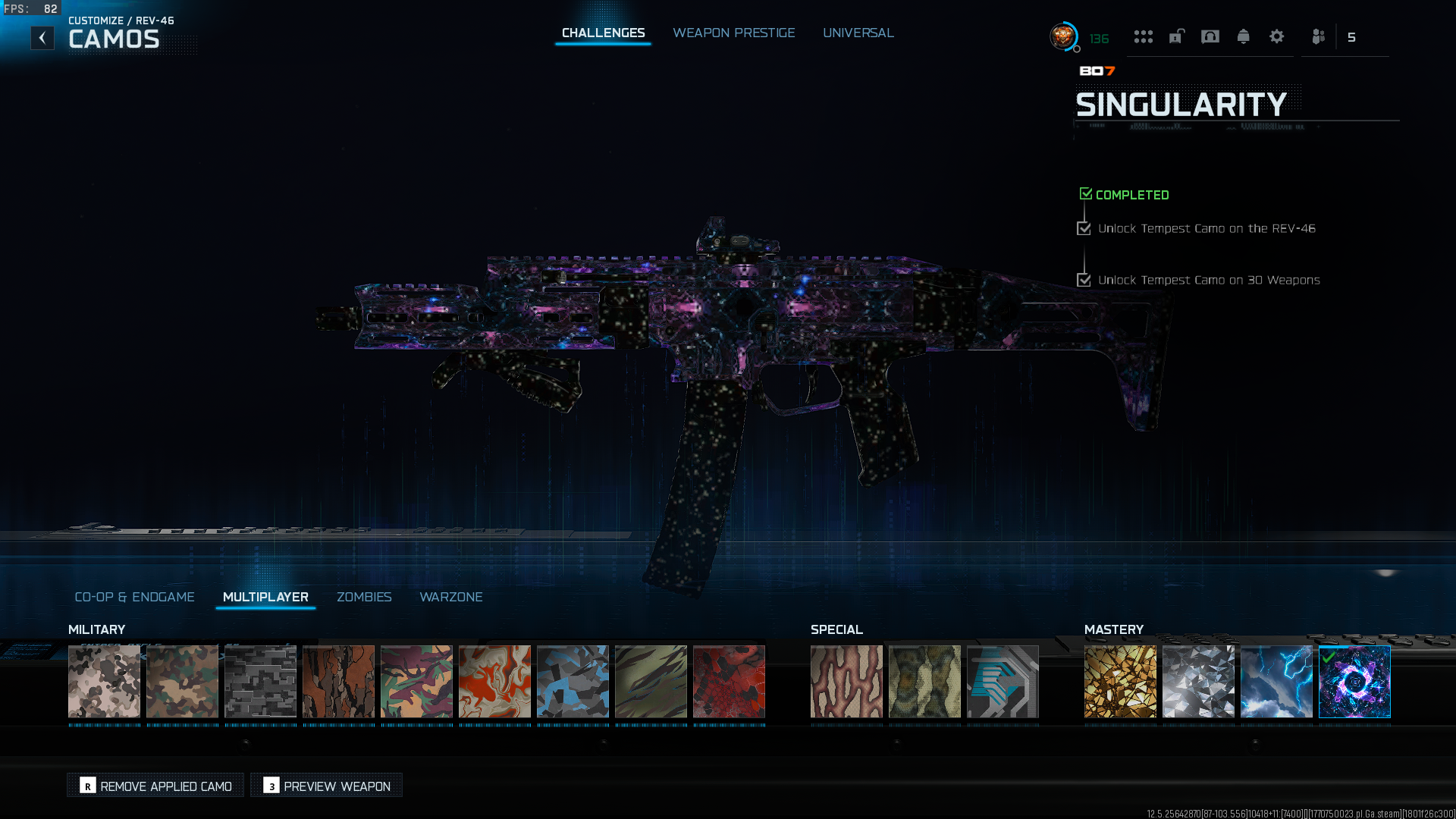Open the grid menu icon
The image size is (1456, 819).
point(1143,36)
